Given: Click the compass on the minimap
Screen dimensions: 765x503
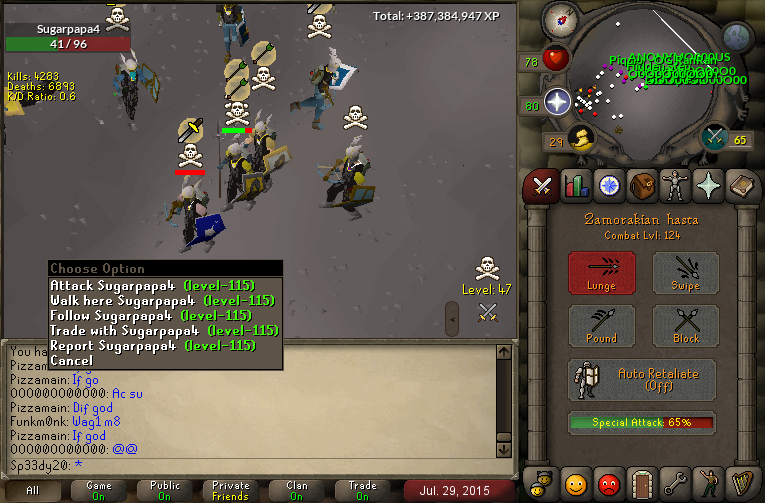Looking at the screenshot, I should click(x=559, y=22).
